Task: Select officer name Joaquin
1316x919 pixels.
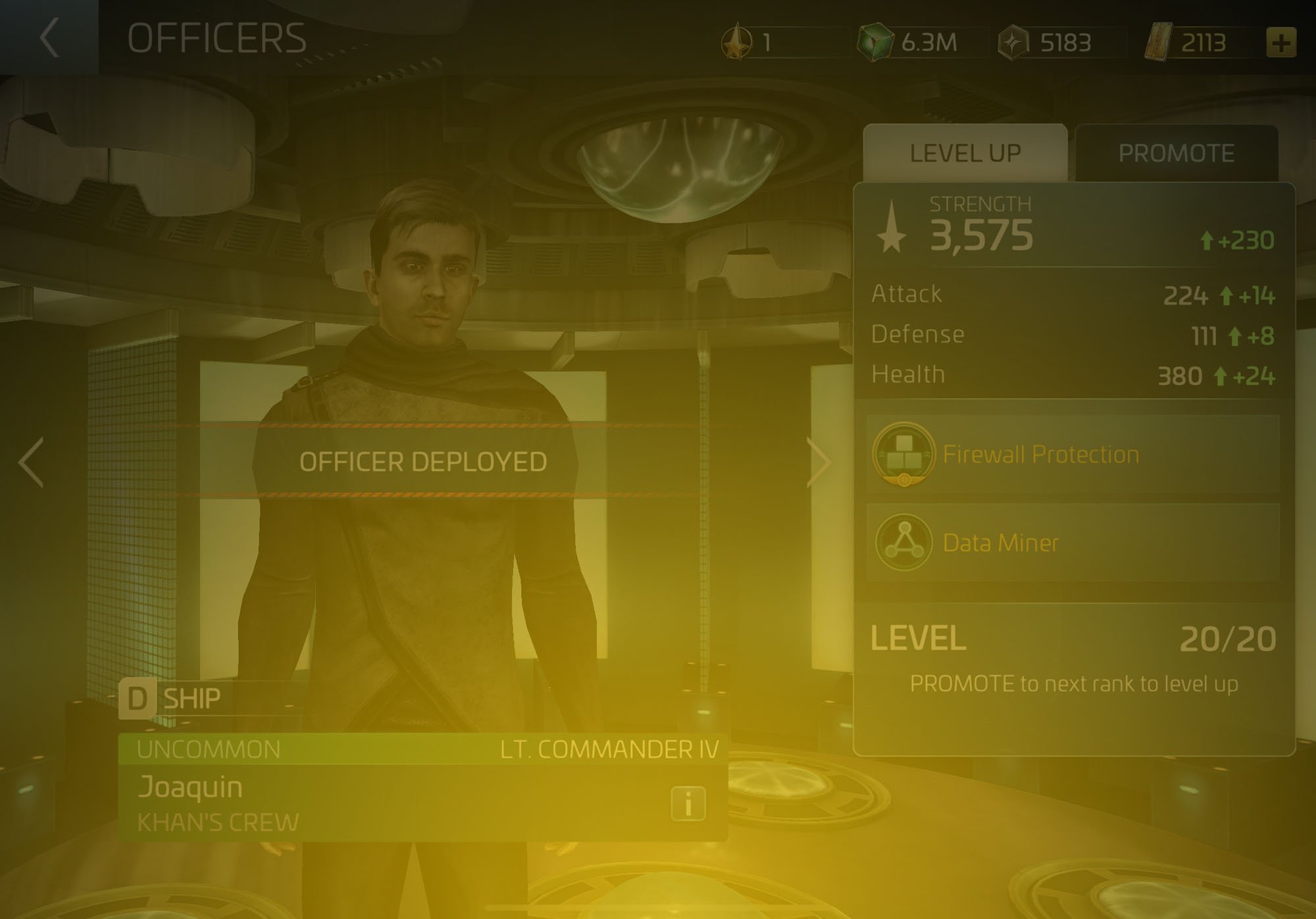Action: pos(191,787)
